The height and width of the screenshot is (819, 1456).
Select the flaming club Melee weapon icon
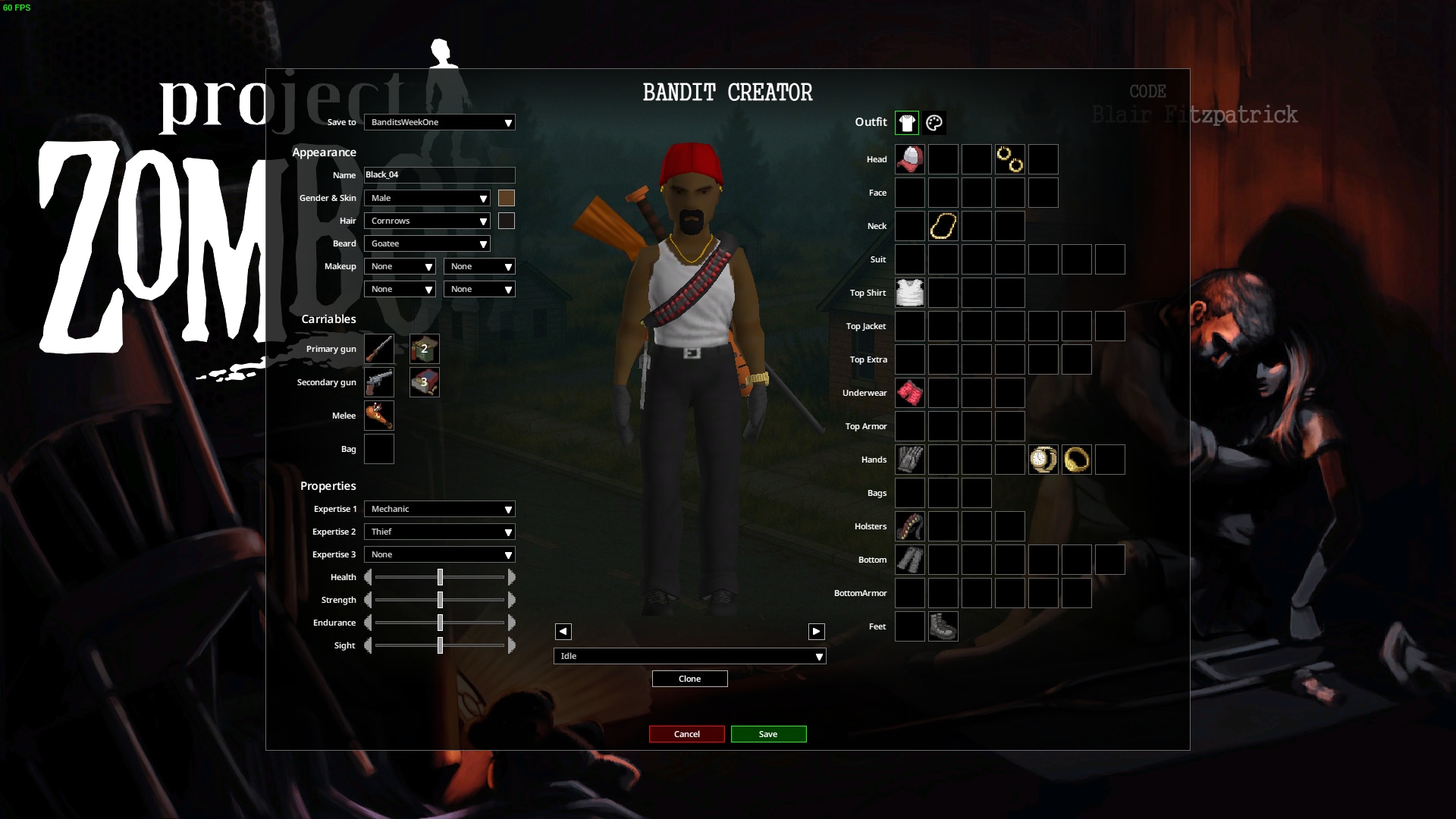(x=379, y=416)
